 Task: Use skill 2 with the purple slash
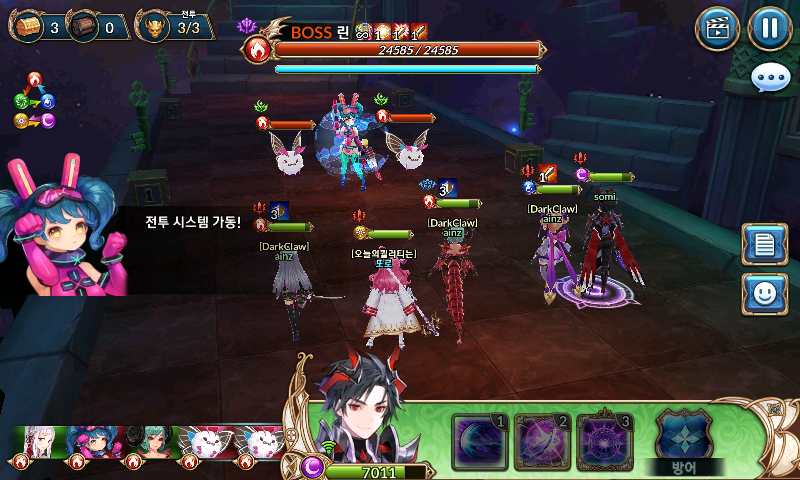coord(543,441)
